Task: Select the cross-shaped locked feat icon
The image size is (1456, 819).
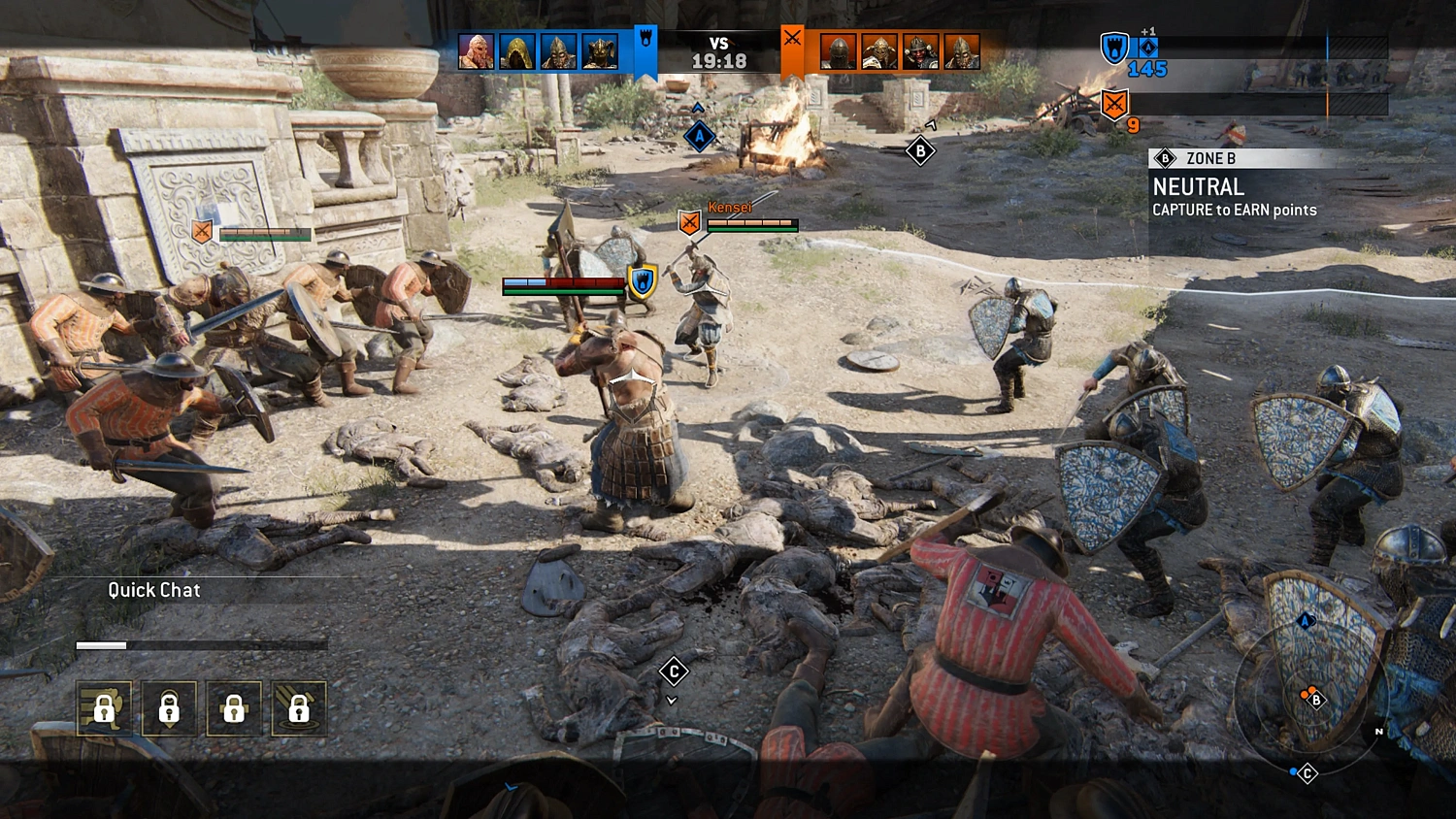Action: 234,708
